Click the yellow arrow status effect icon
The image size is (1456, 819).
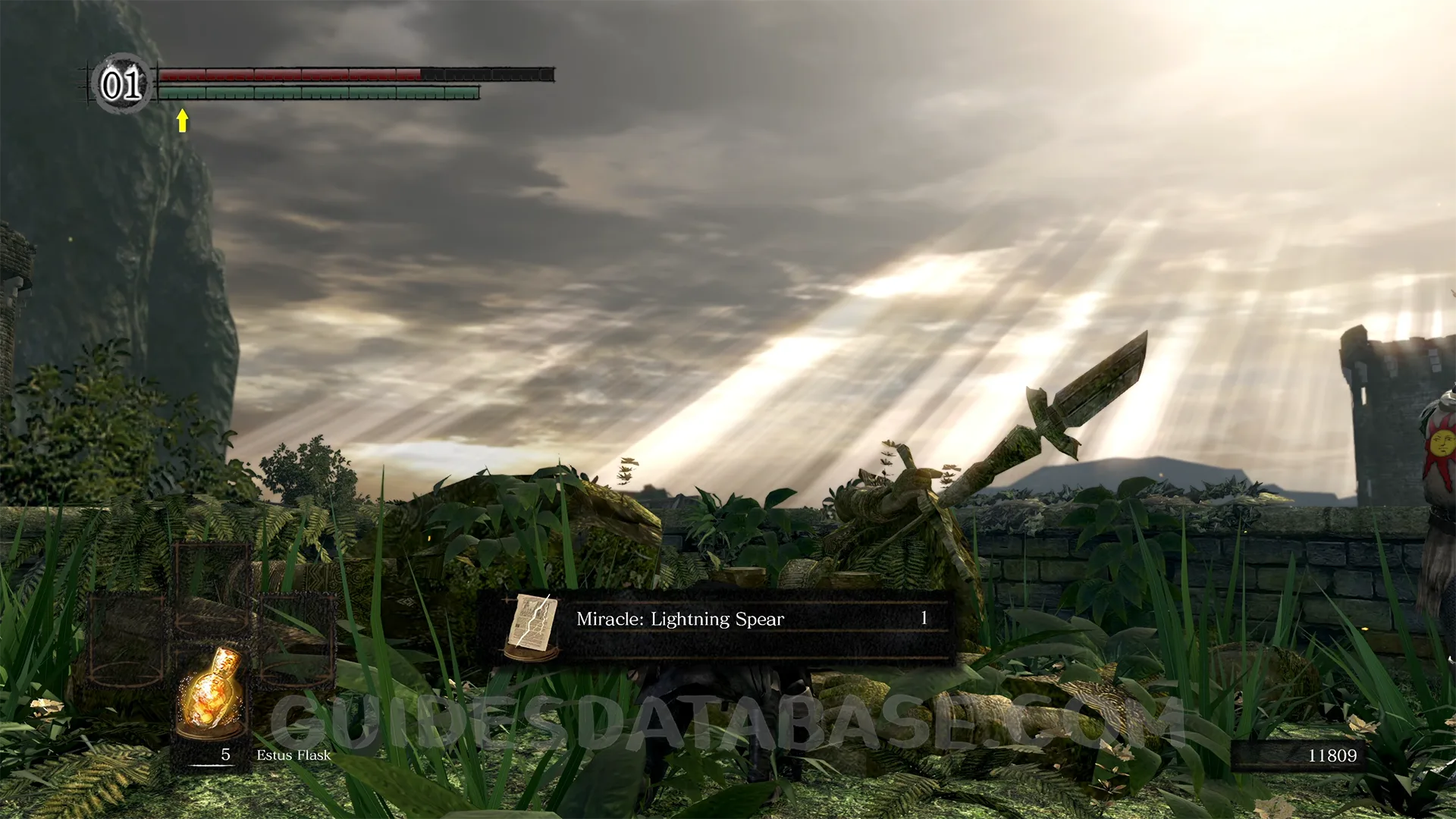[182, 120]
